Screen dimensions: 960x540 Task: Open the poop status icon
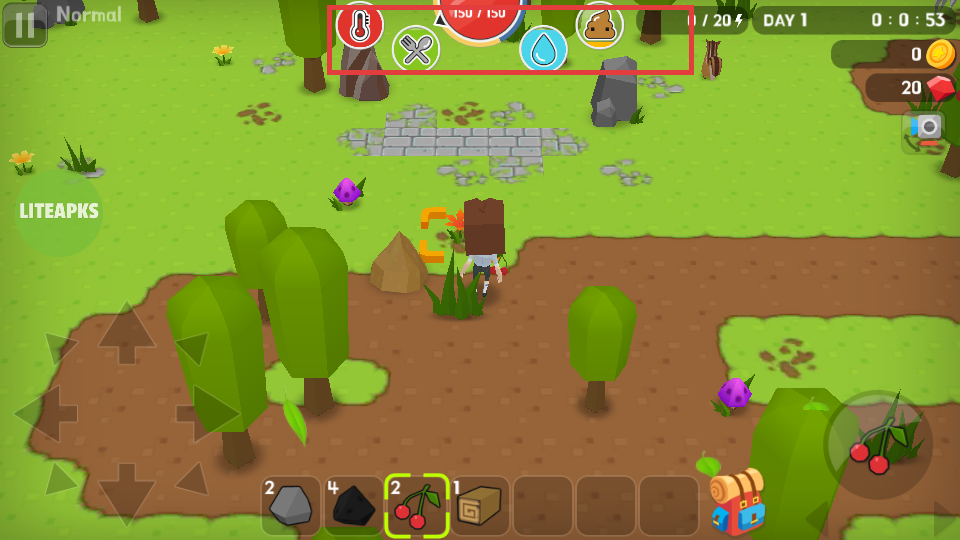(x=600, y=25)
